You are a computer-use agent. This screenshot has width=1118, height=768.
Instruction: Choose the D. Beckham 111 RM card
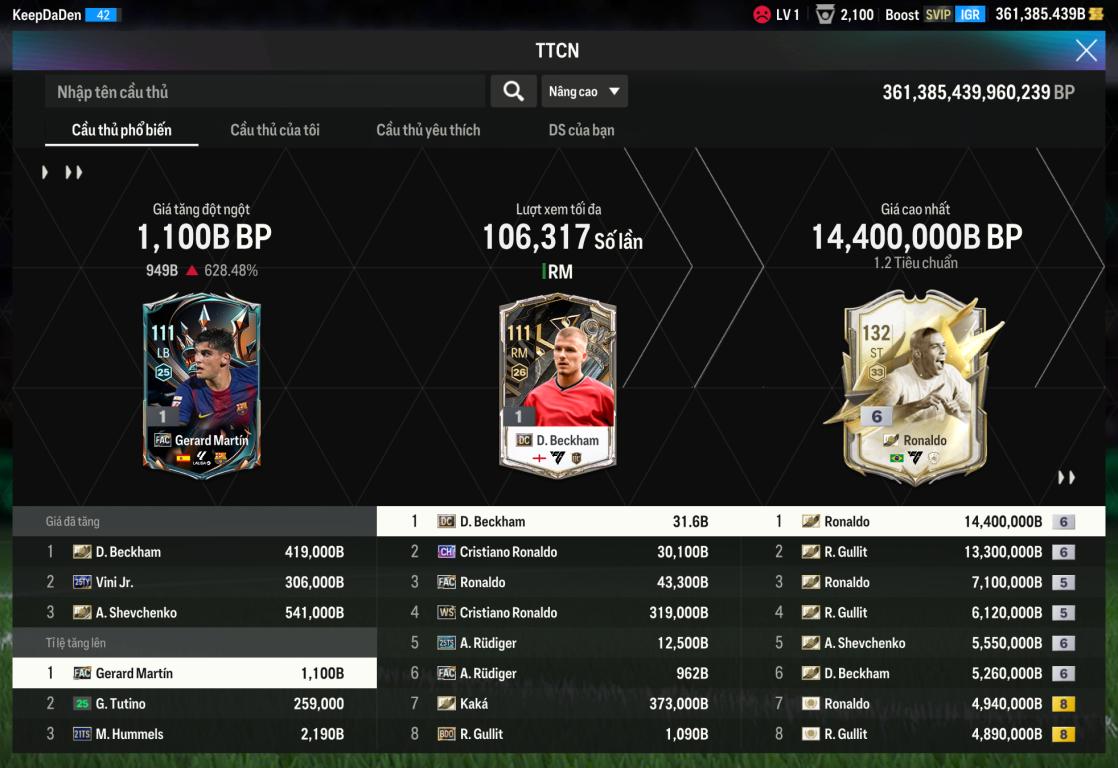click(x=558, y=385)
